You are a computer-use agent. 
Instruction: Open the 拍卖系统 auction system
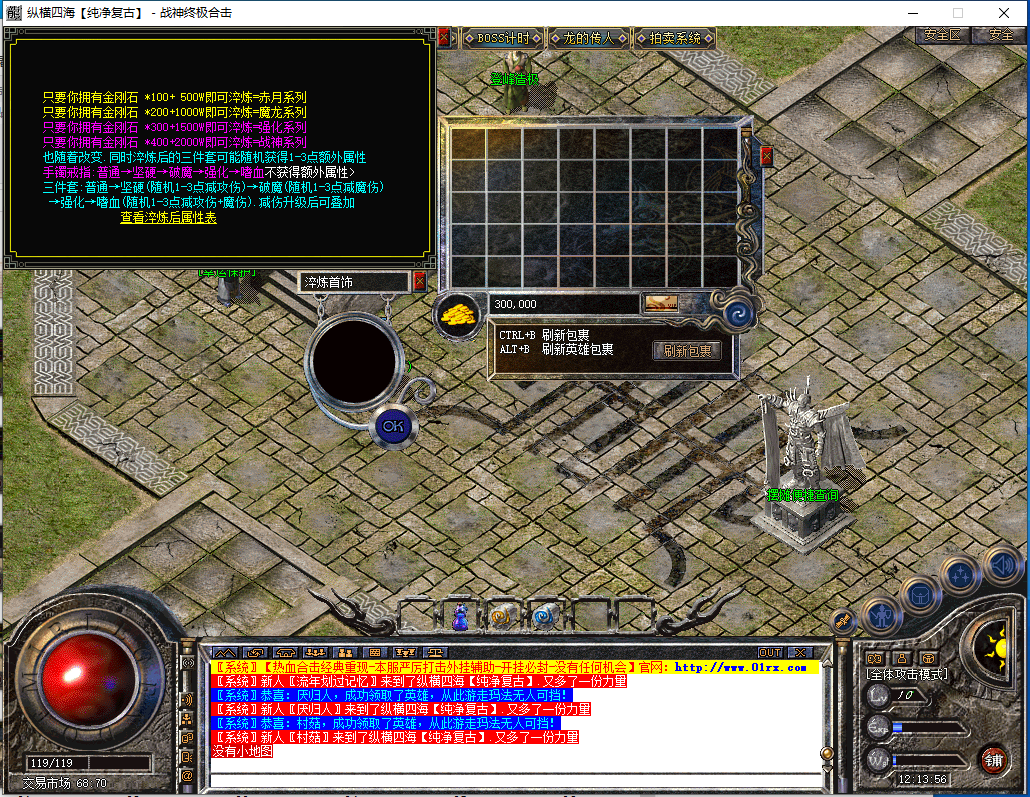tap(675, 39)
